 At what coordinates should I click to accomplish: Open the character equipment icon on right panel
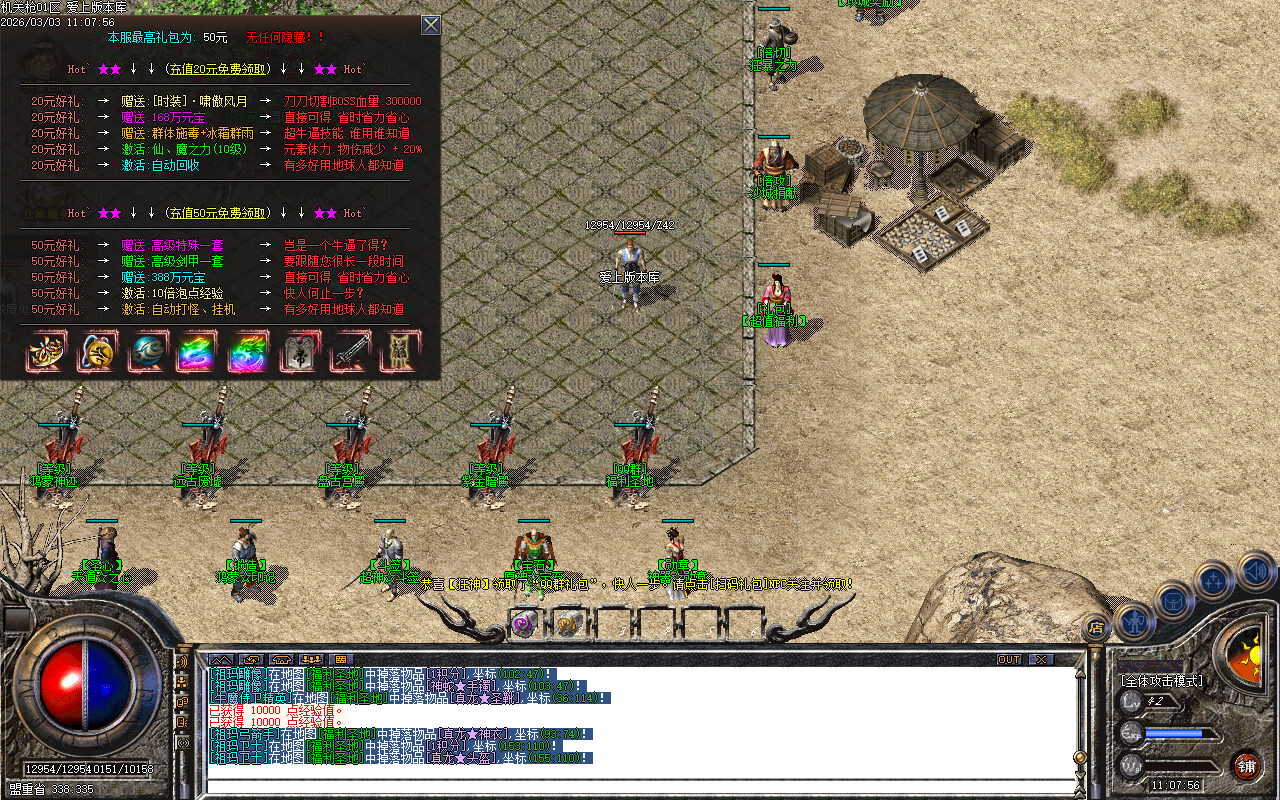point(1136,624)
